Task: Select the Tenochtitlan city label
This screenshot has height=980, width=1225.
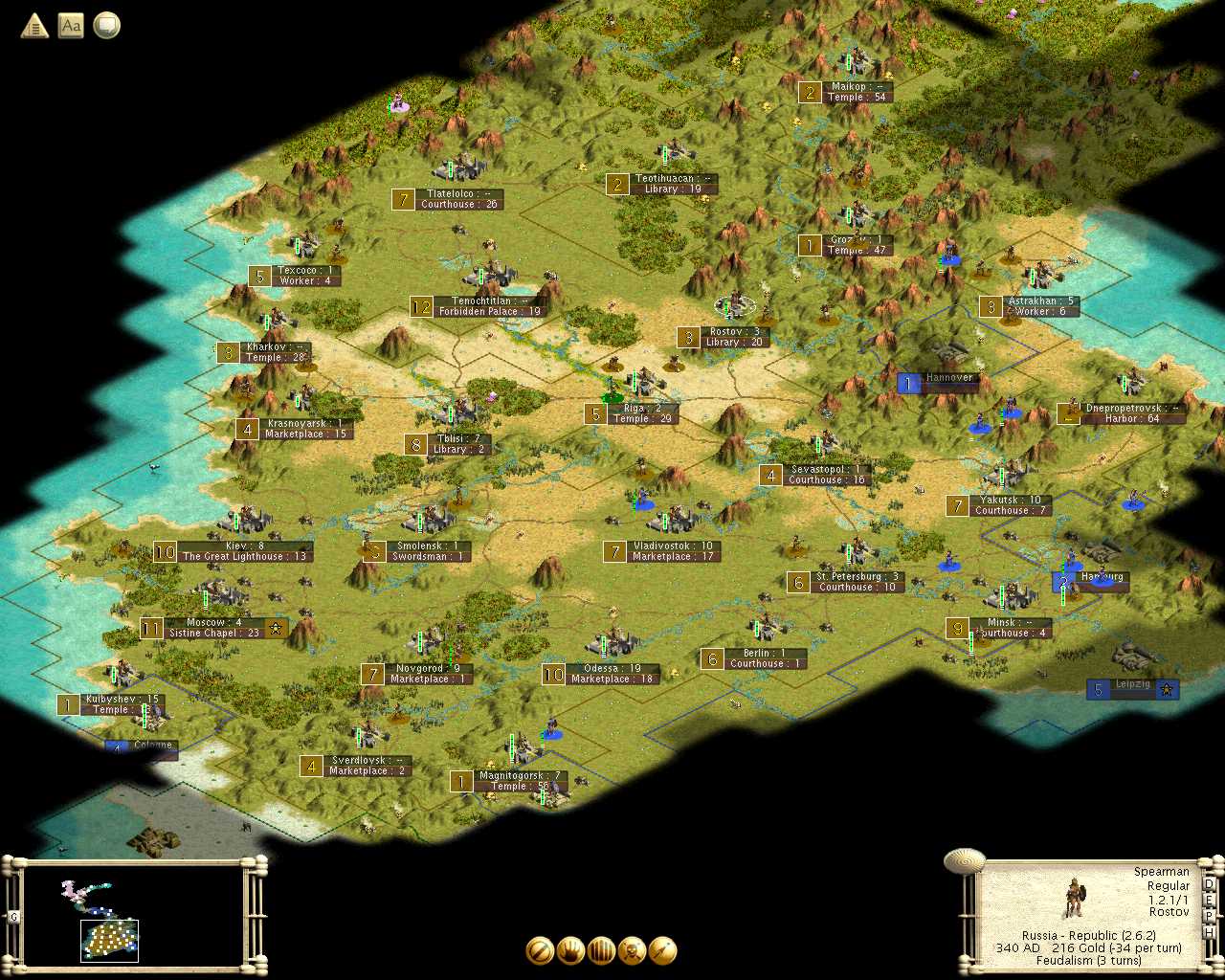Action: 488,306
